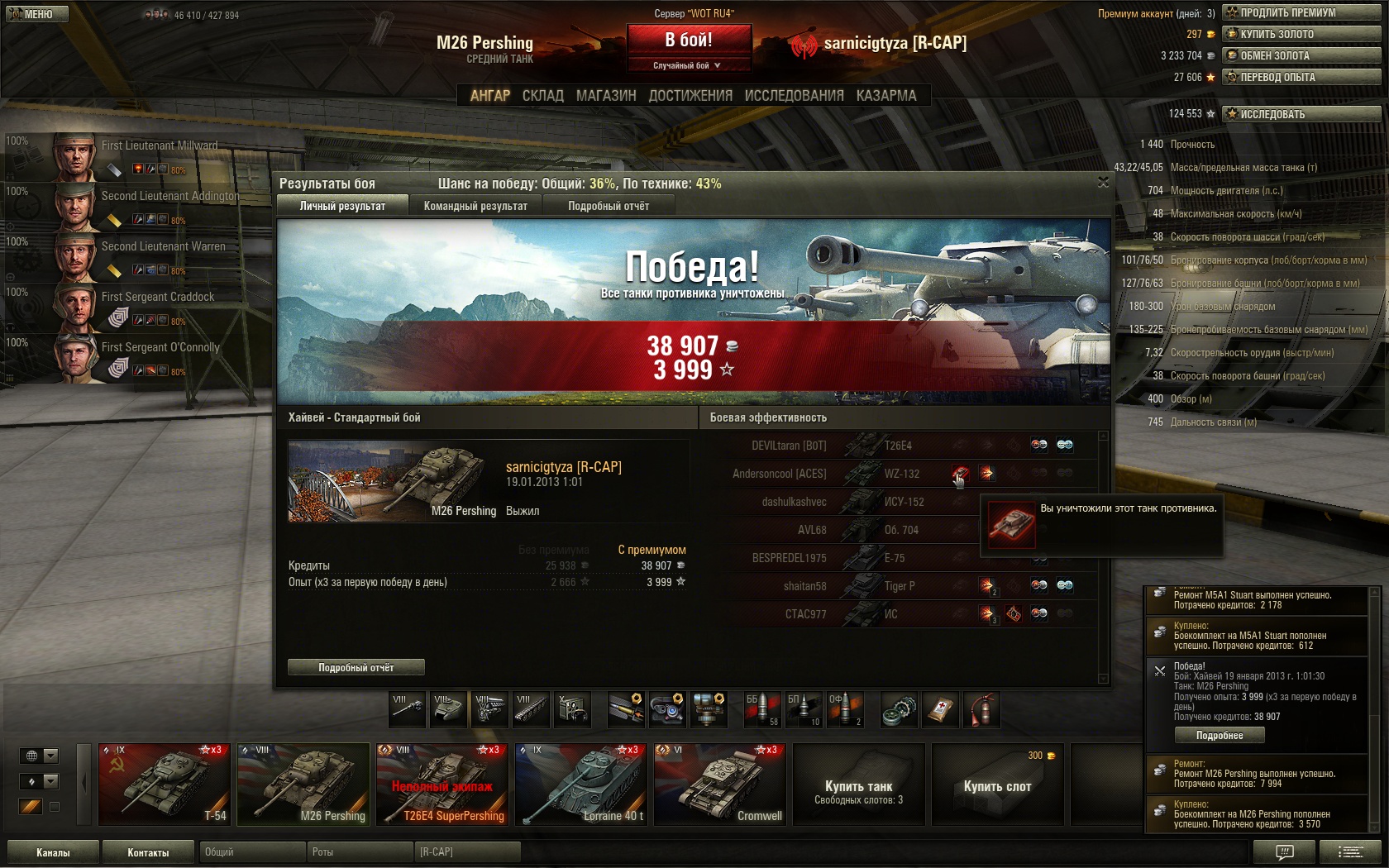Close the battle results window
The image size is (1389, 868).
point(1103,182)
